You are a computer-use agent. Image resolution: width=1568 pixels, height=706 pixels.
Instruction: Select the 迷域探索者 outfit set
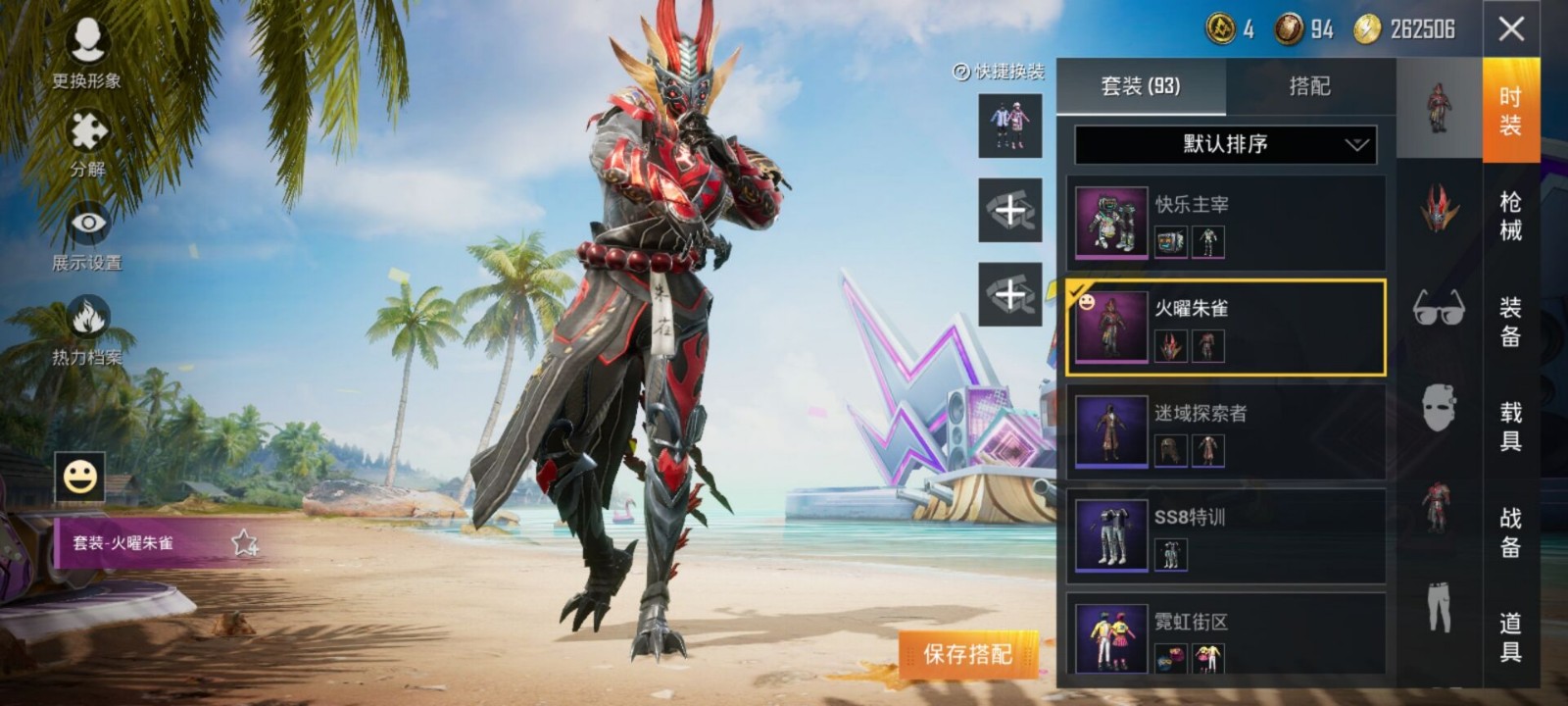tap(1225, 431)
